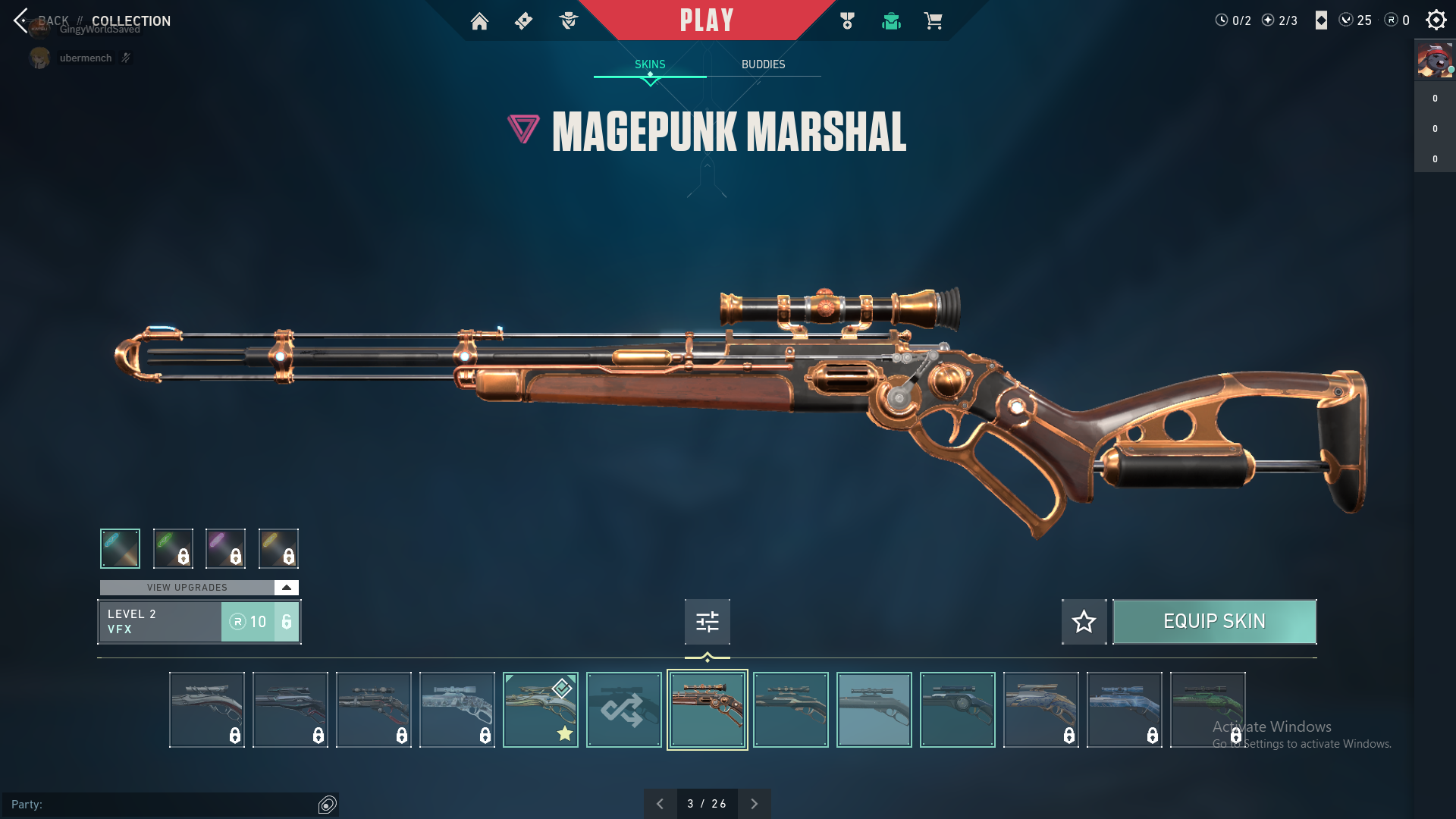Go to the previous skin page

pos(660,804)
